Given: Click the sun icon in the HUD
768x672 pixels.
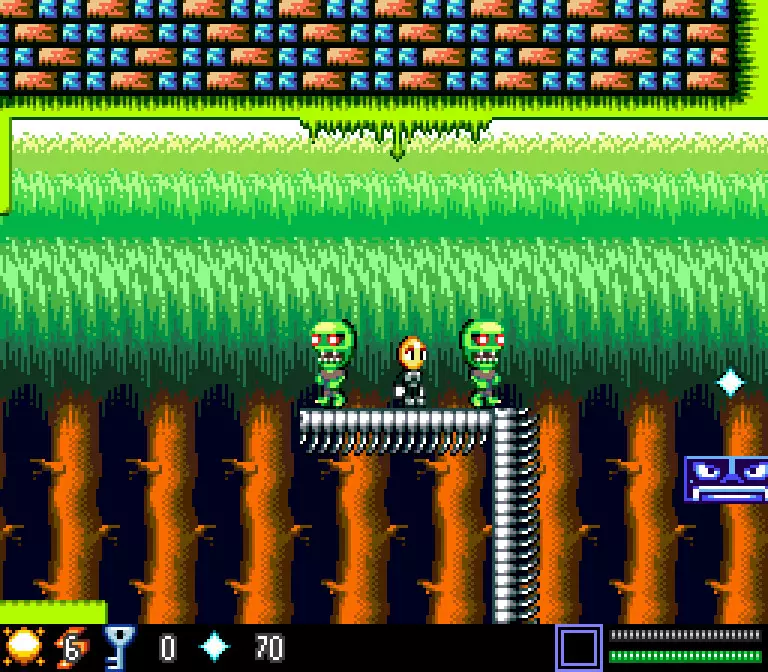Looking at the screenshot, I should pos(23,645).
